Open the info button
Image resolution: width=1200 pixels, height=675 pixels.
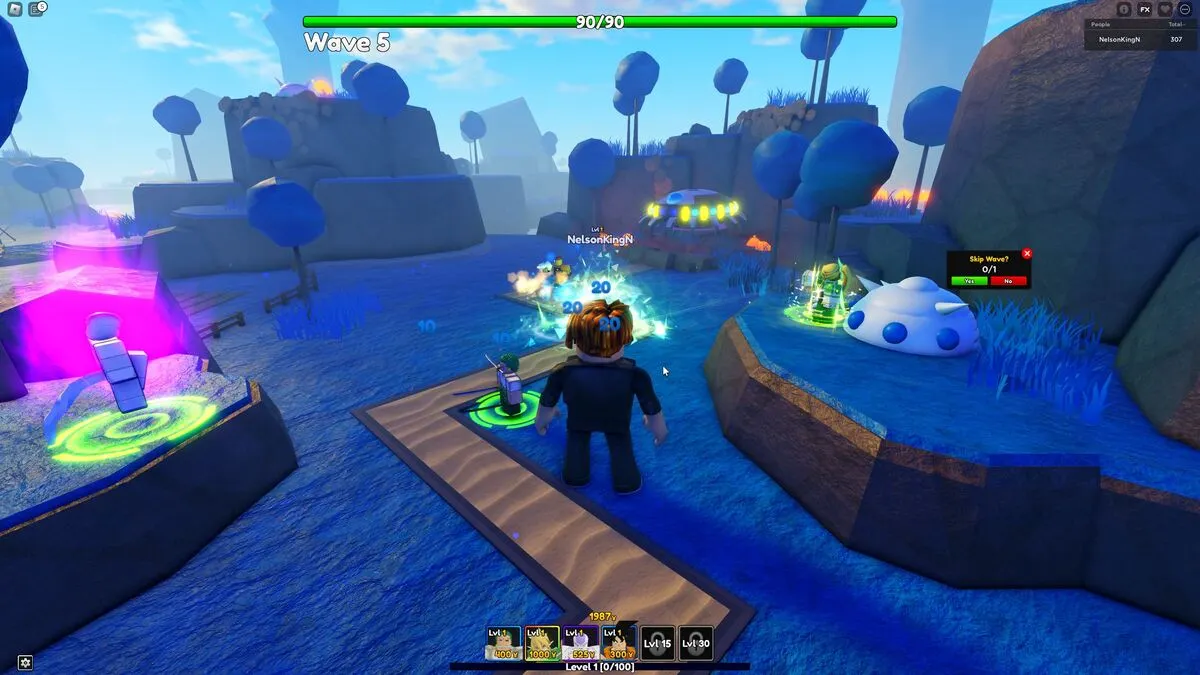(1124, 9)
